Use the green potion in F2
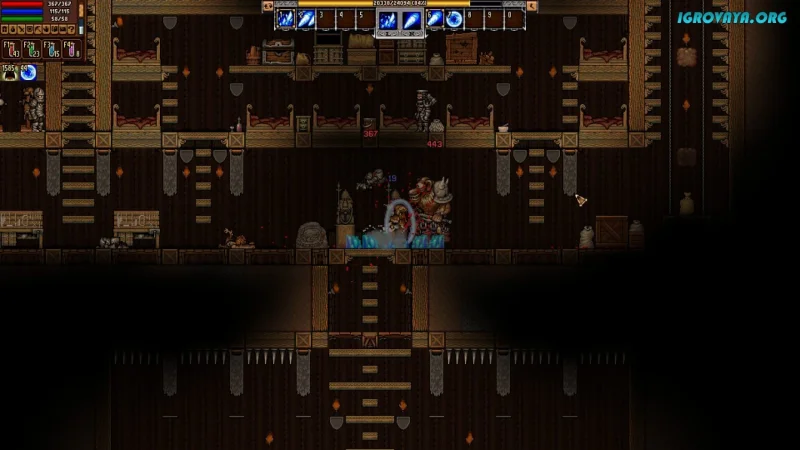Image resolution: width=800 pixels, height=450 pixels. click(30, 49)
